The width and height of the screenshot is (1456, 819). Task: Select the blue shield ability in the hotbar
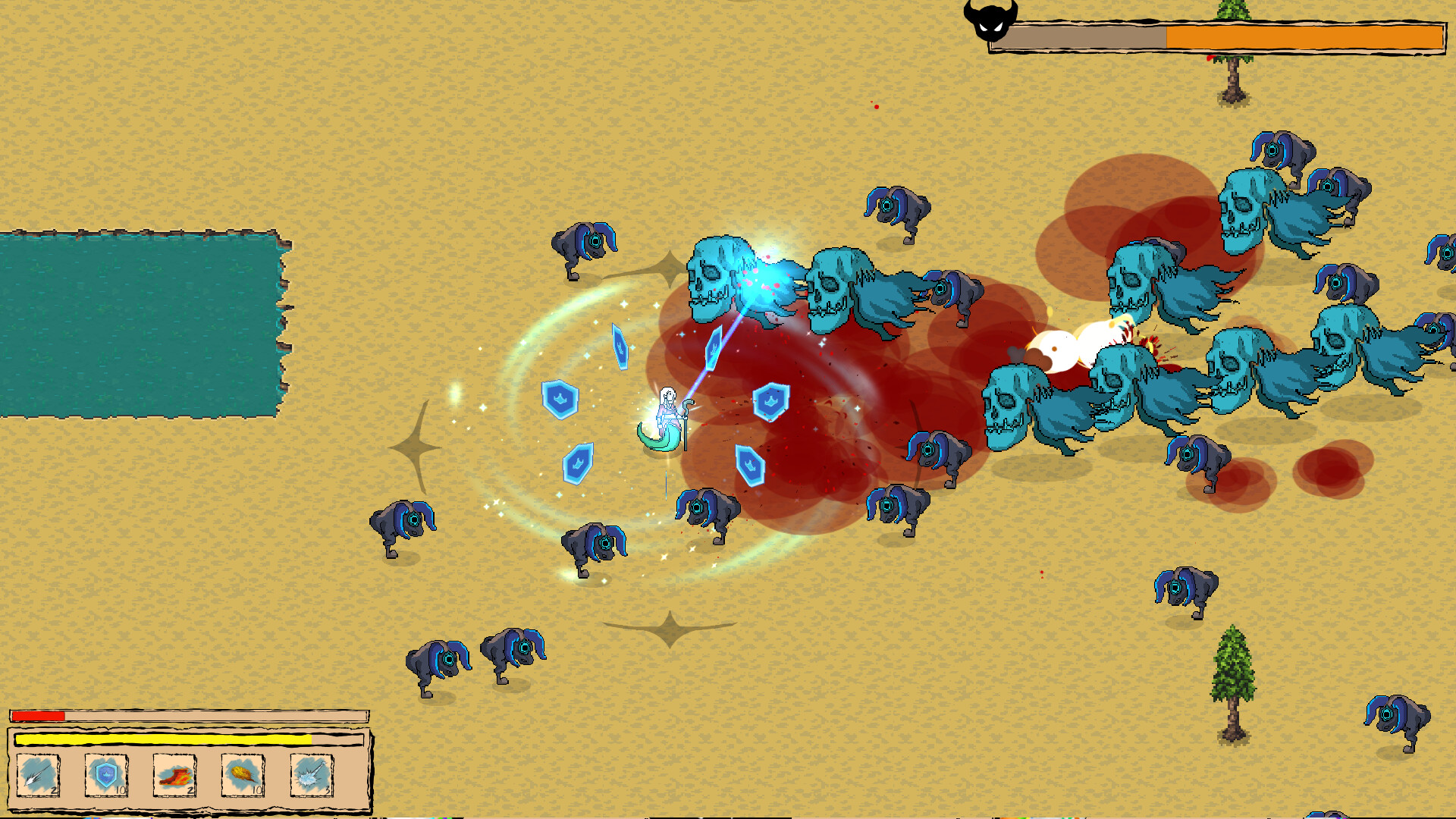[x=106, y=775]
